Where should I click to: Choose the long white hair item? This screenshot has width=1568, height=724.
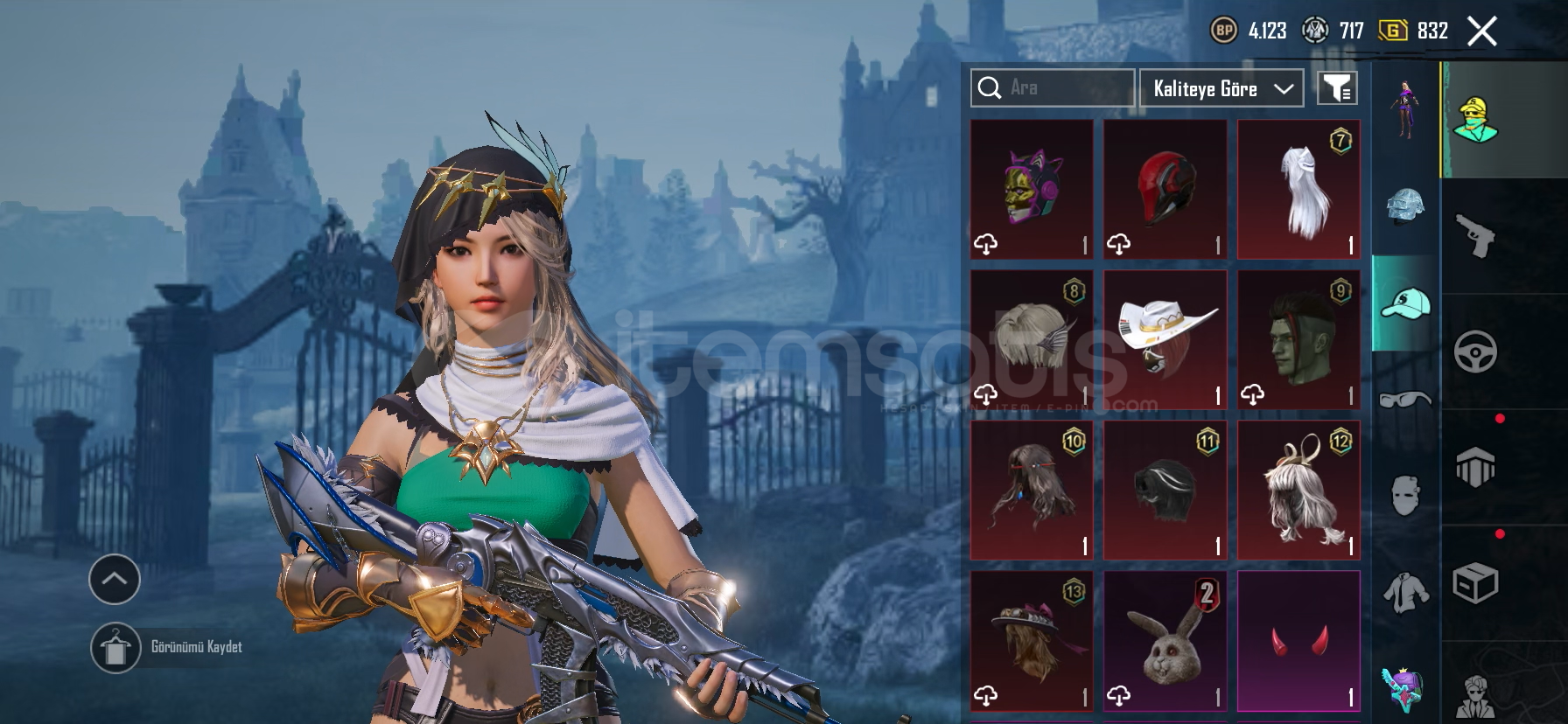pos(1298,190)
